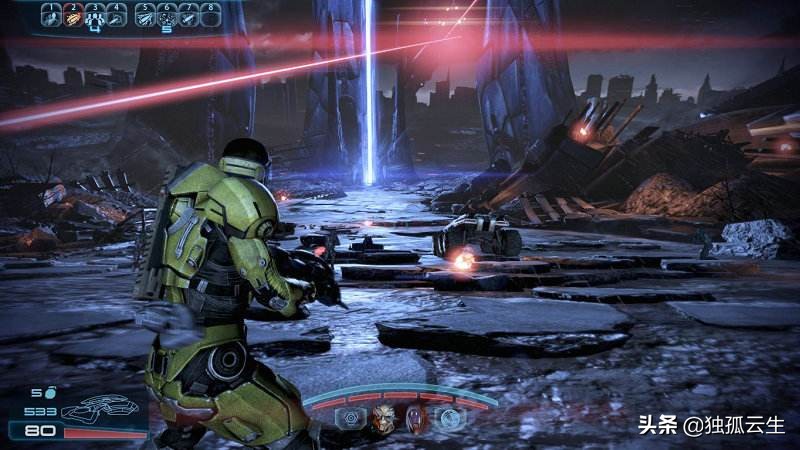This screenshot has height=450, width=800.
Task: Click the circular squad power icon
Action: pos(450,418)
